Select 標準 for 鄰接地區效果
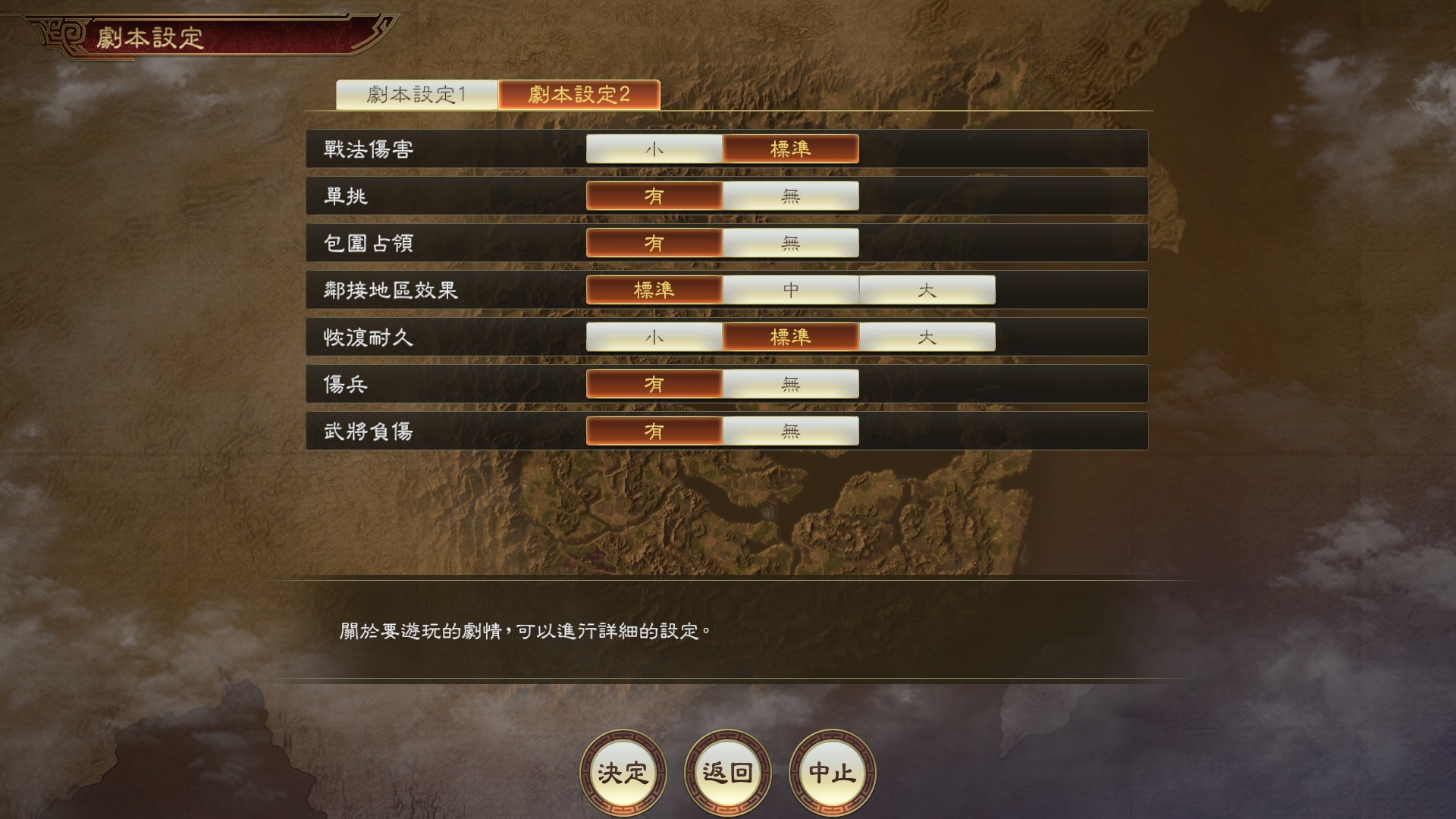The image size is (1456, 819). (653, 290)
